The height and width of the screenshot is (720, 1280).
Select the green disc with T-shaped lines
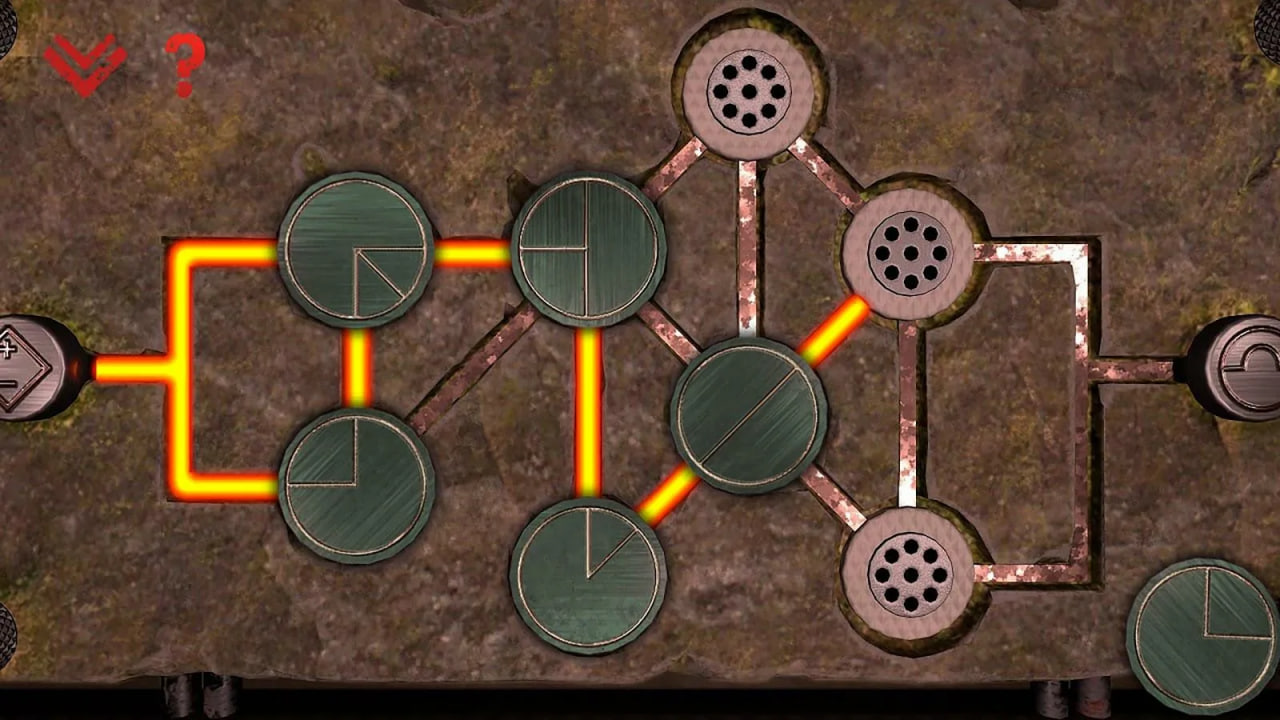(x=588, y=249)
